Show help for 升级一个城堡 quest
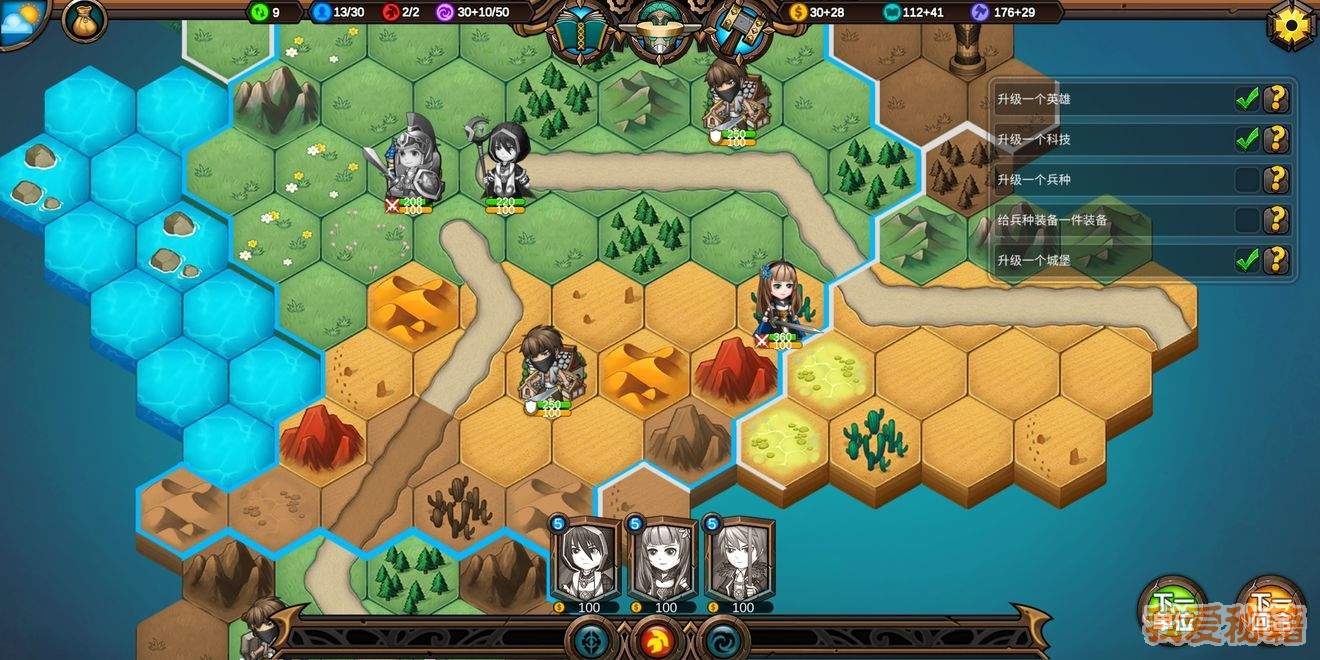Viewport: 1320px width, 660px height. tap(1276, 260)
